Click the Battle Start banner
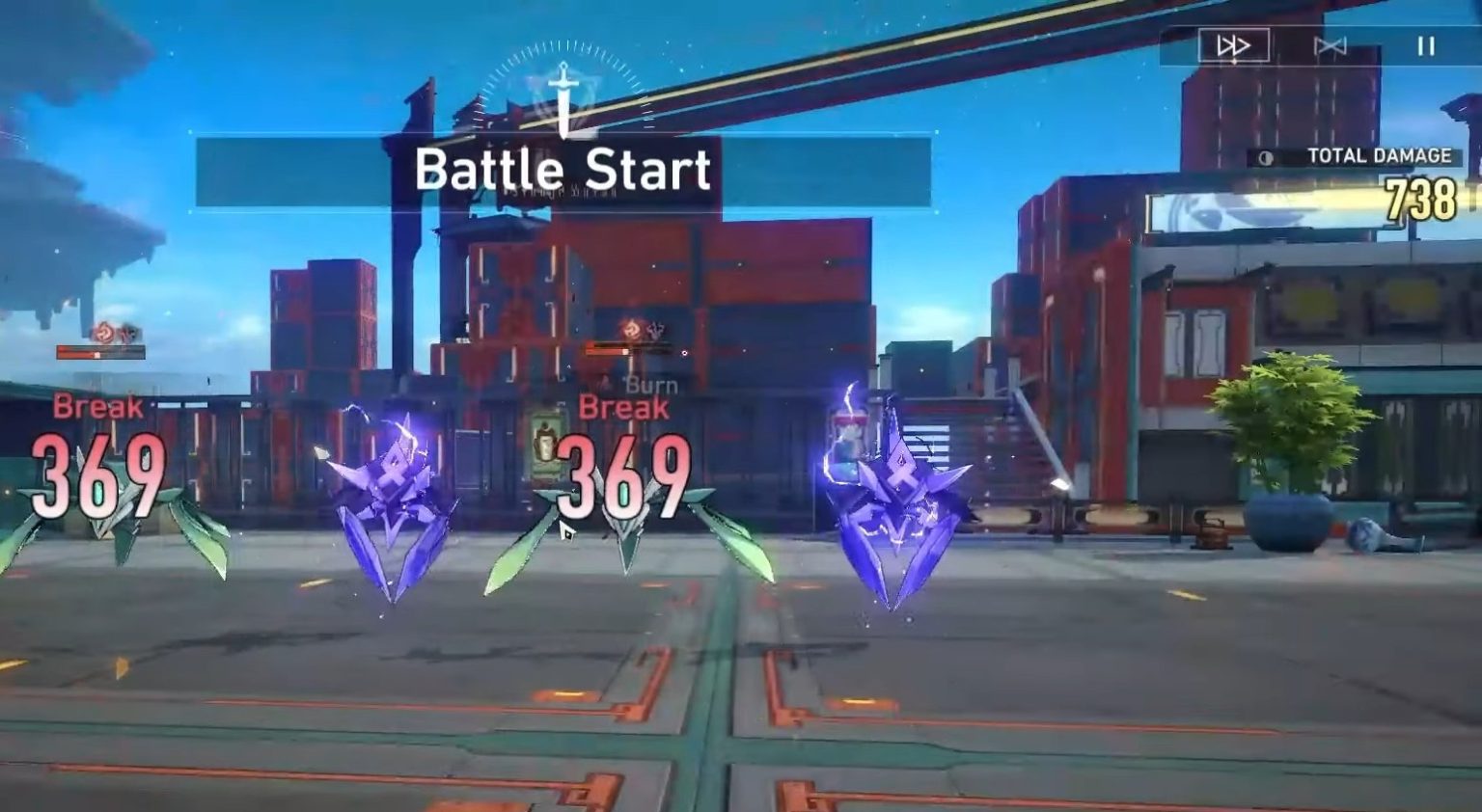 (x=564, y=172)
